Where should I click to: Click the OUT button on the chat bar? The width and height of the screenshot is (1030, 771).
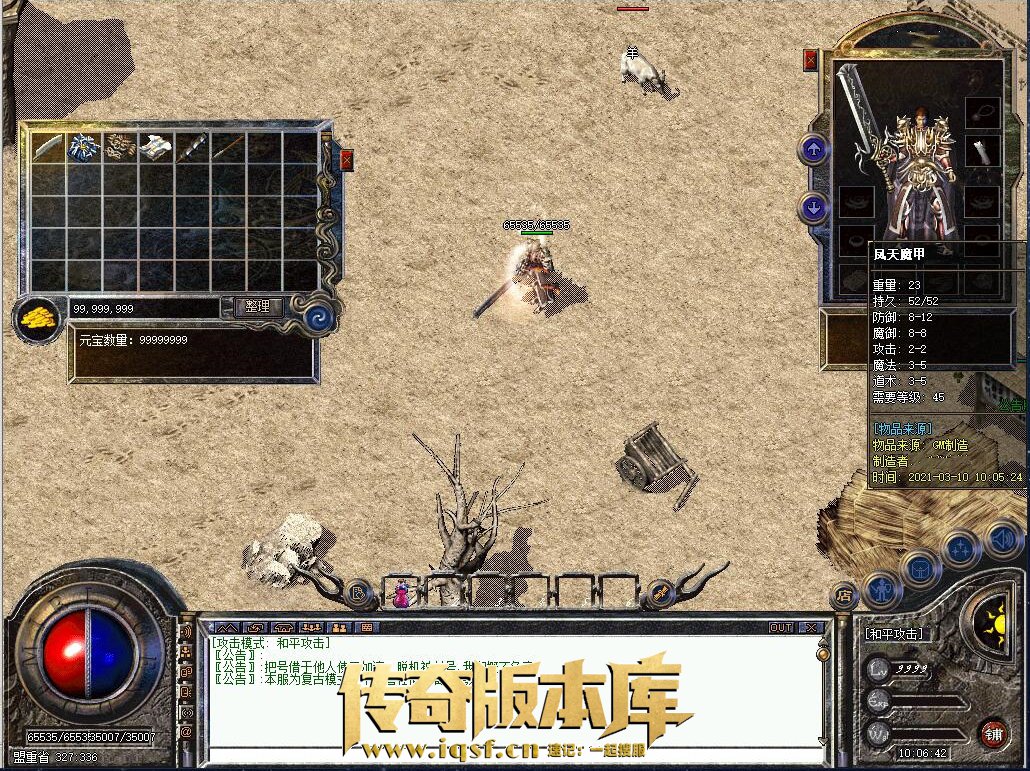tap(781, 627)
